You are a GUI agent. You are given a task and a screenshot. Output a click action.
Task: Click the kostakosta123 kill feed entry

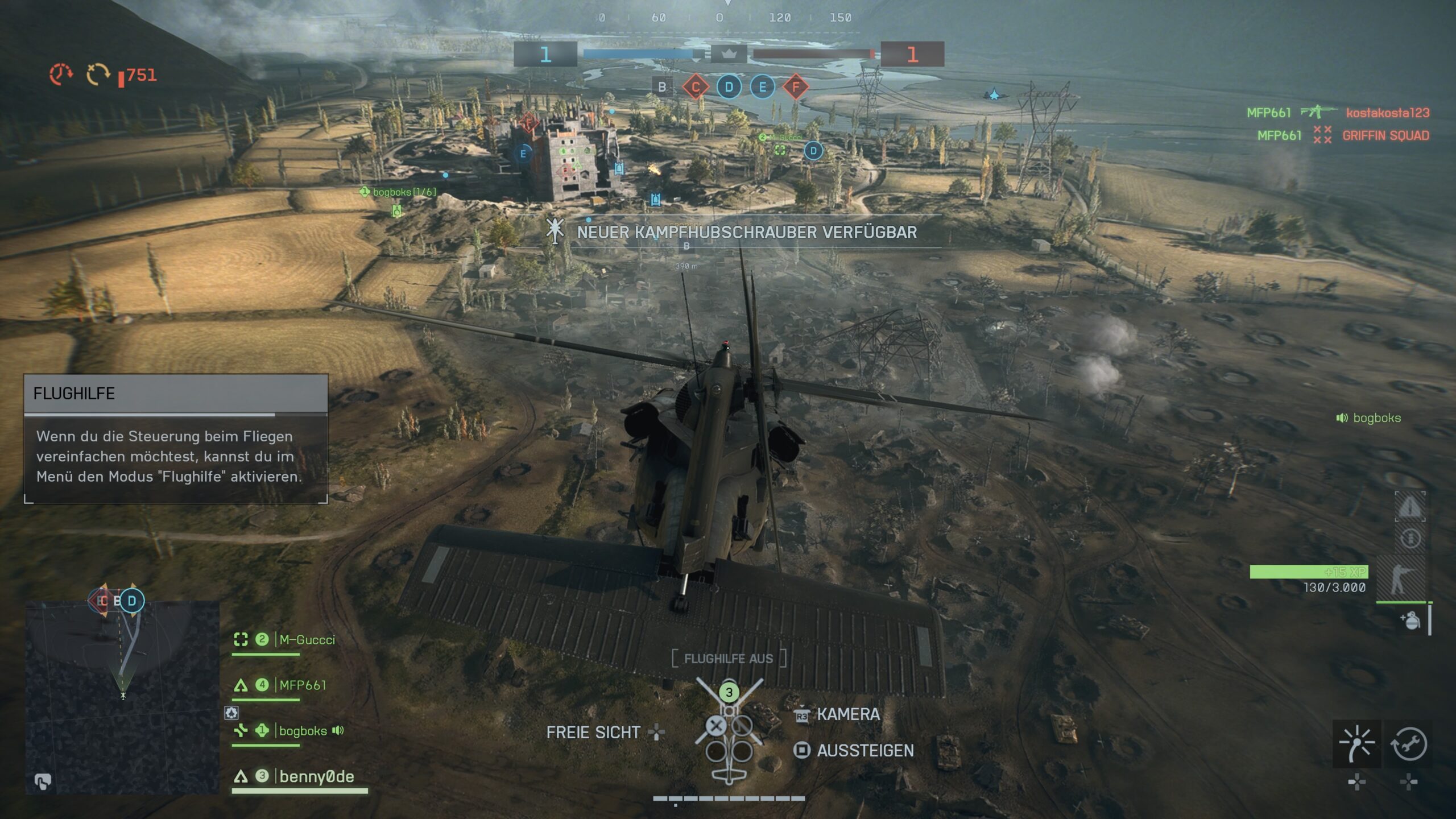[x=1387, y=113]
